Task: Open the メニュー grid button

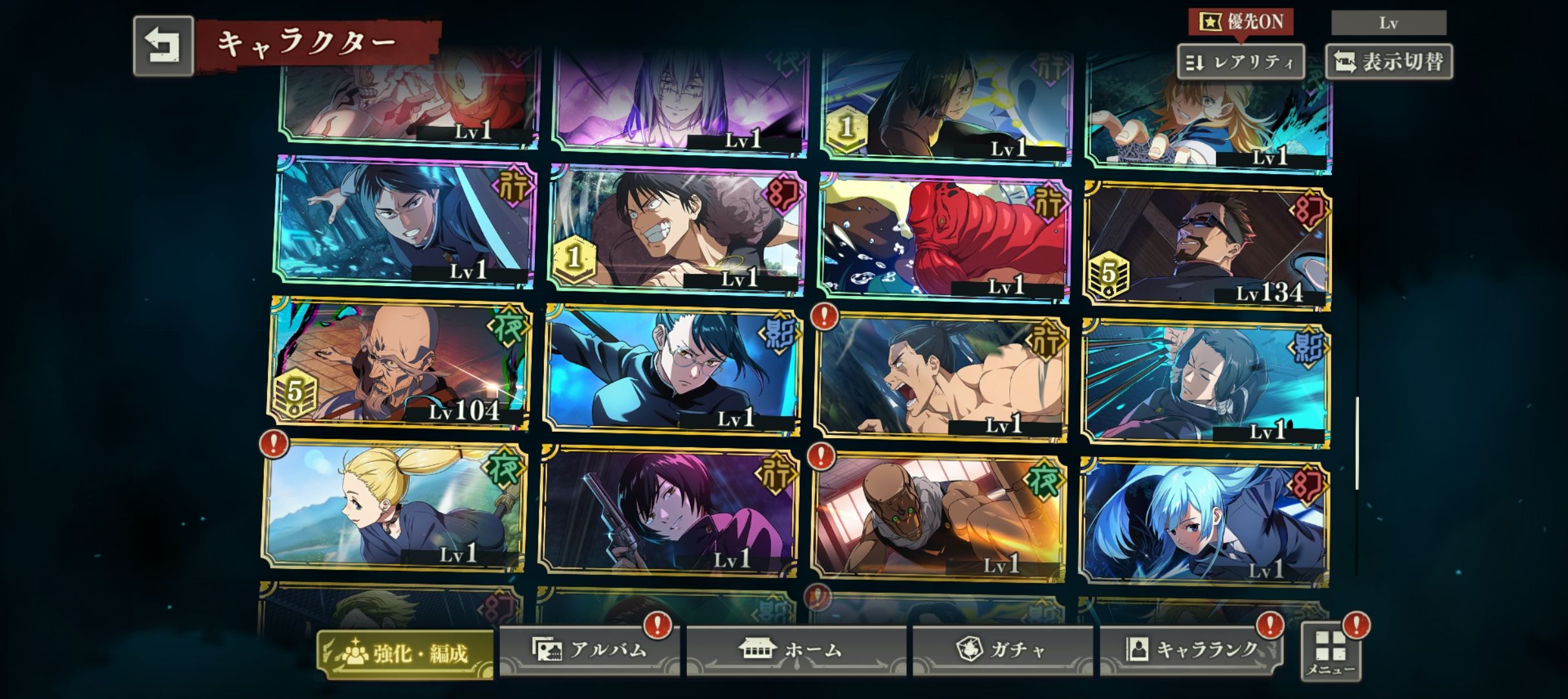Action: tap(1331, 651)
